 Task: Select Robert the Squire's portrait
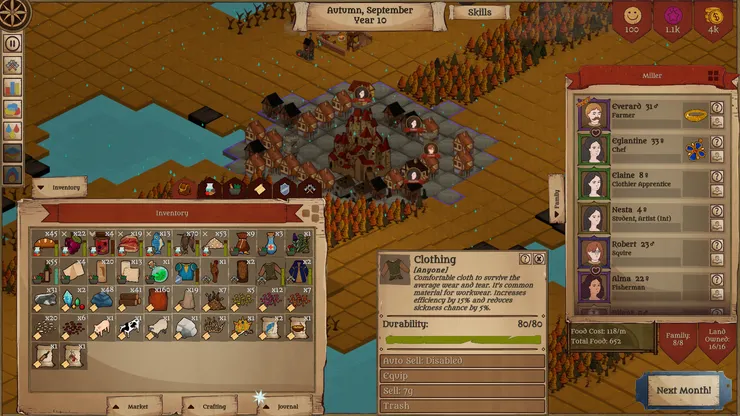click(x=594, y=250)
